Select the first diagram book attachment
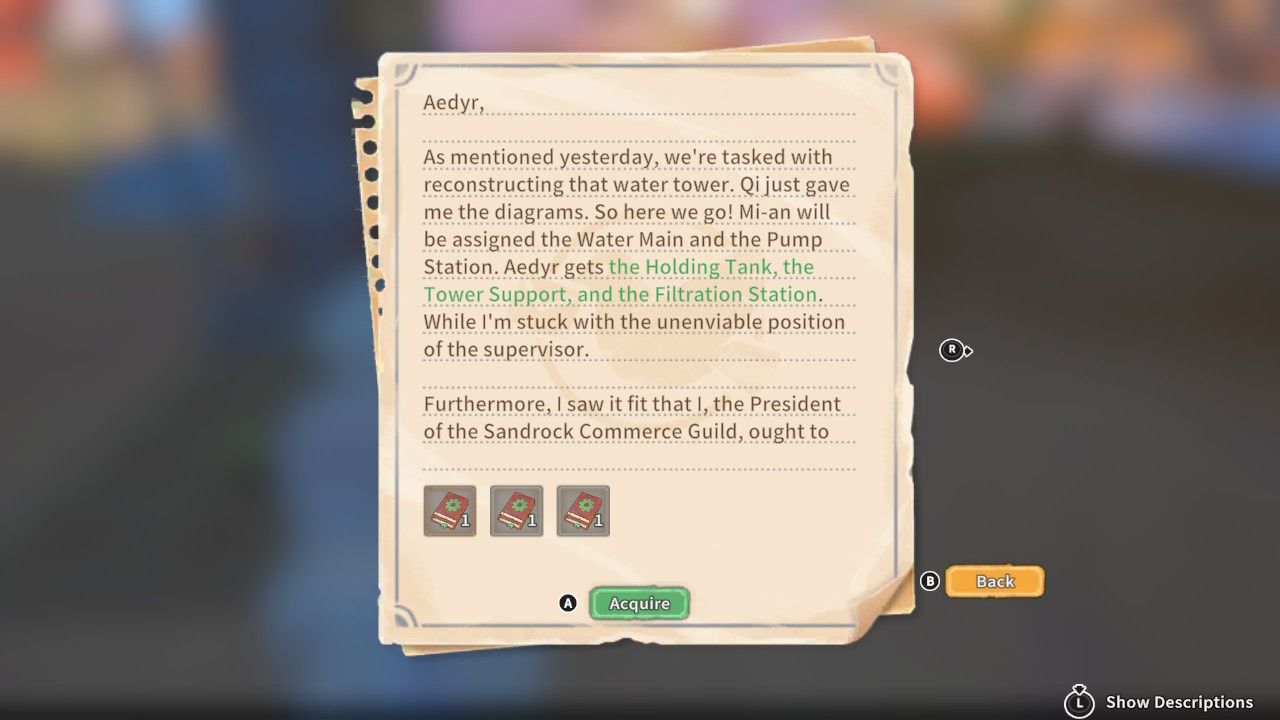This screenshot has width=1280, height=720. tap(450, 510)
